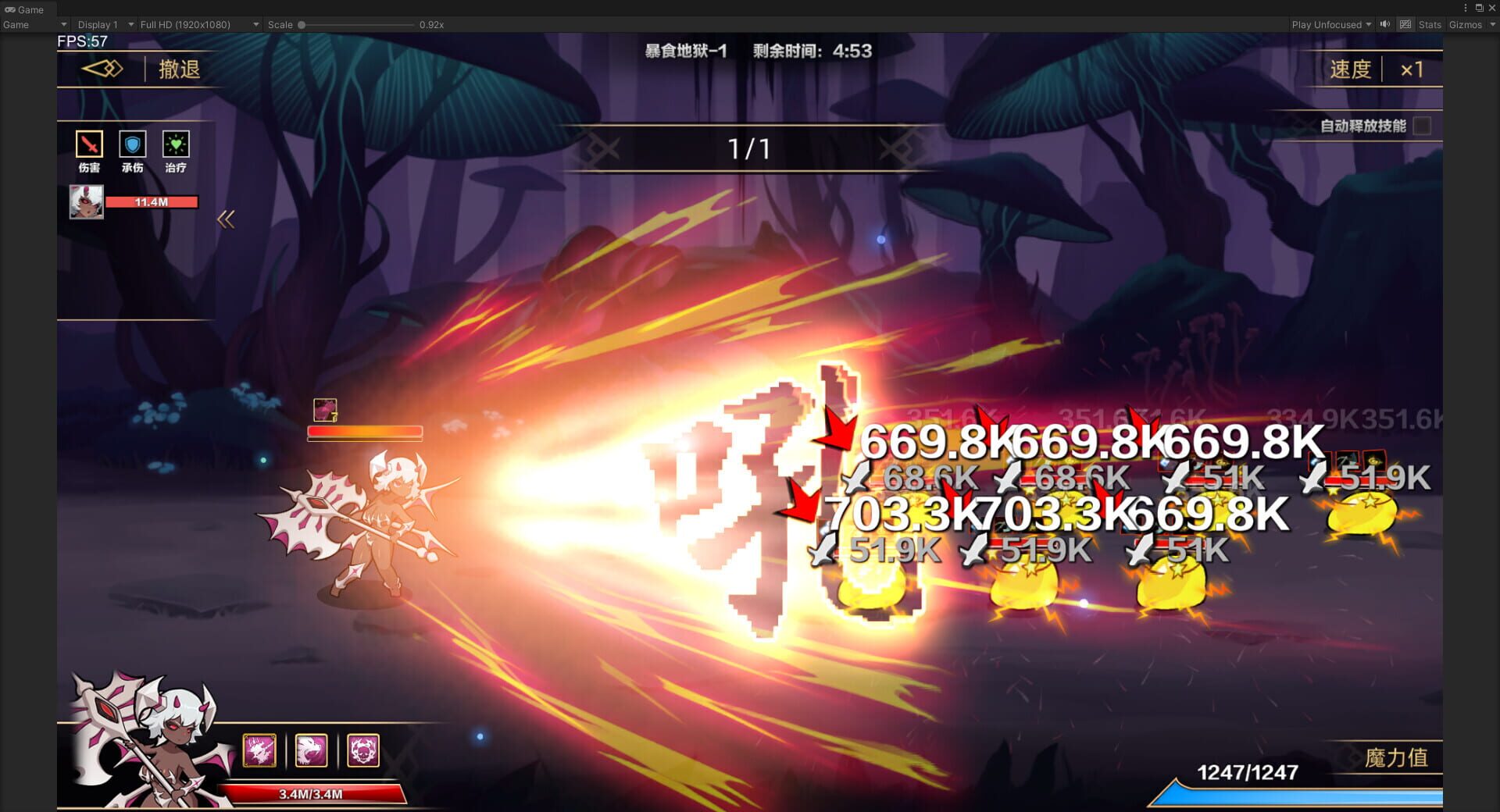Image resolution: width=1500 pixels, height=812 pixels.
Task: Select the 承伤 shield stats icon
Action: [x=133, y=144]
